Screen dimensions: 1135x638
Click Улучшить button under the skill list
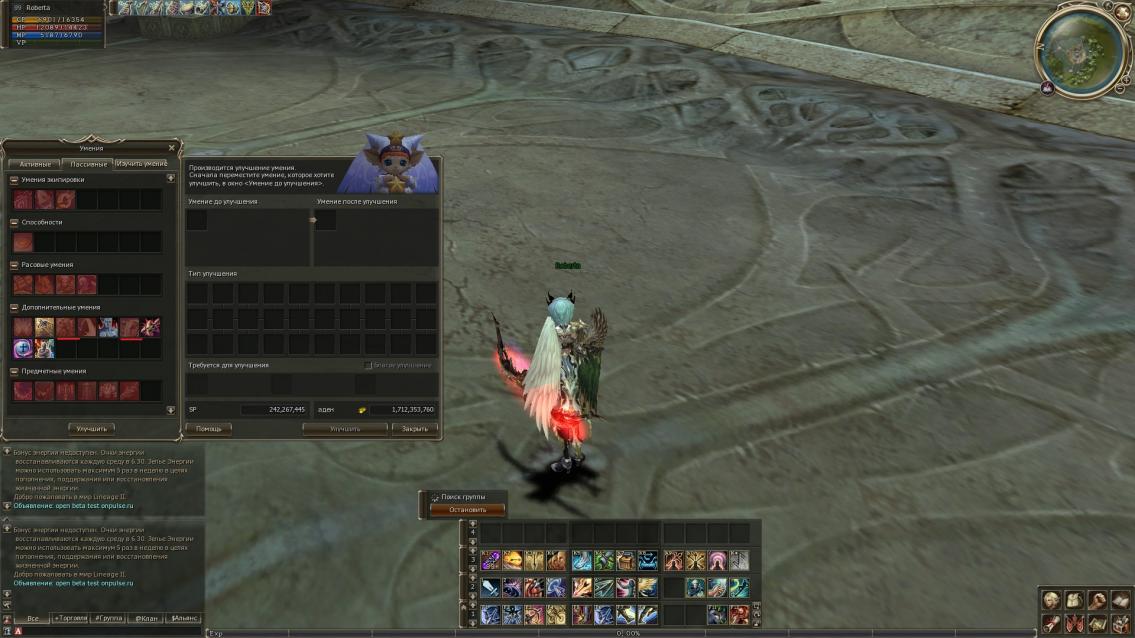click(91, 428)
